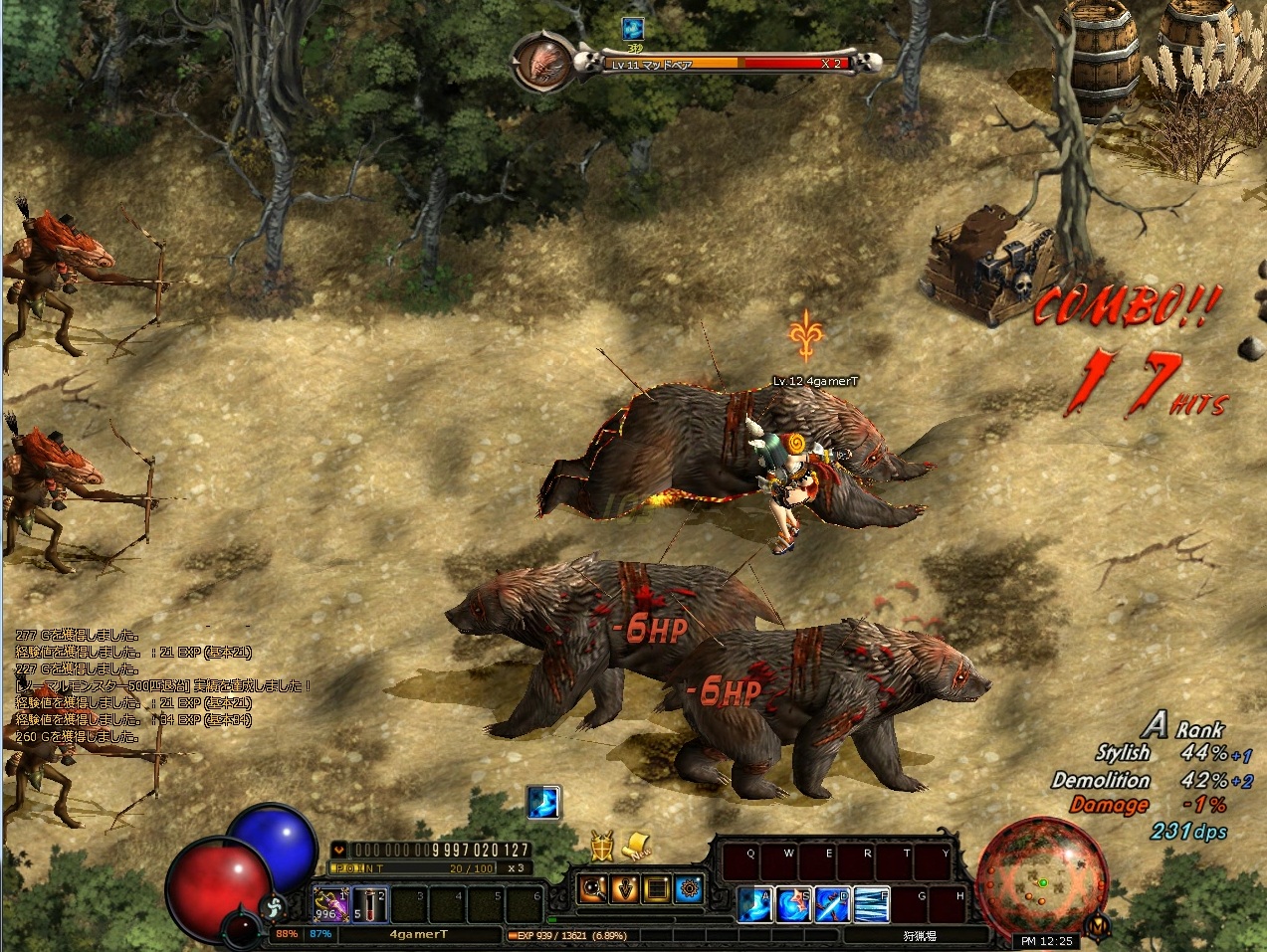Click the downward arrow menu button
This screenshot has width=1267, height=952.
(x=626, y=888)
